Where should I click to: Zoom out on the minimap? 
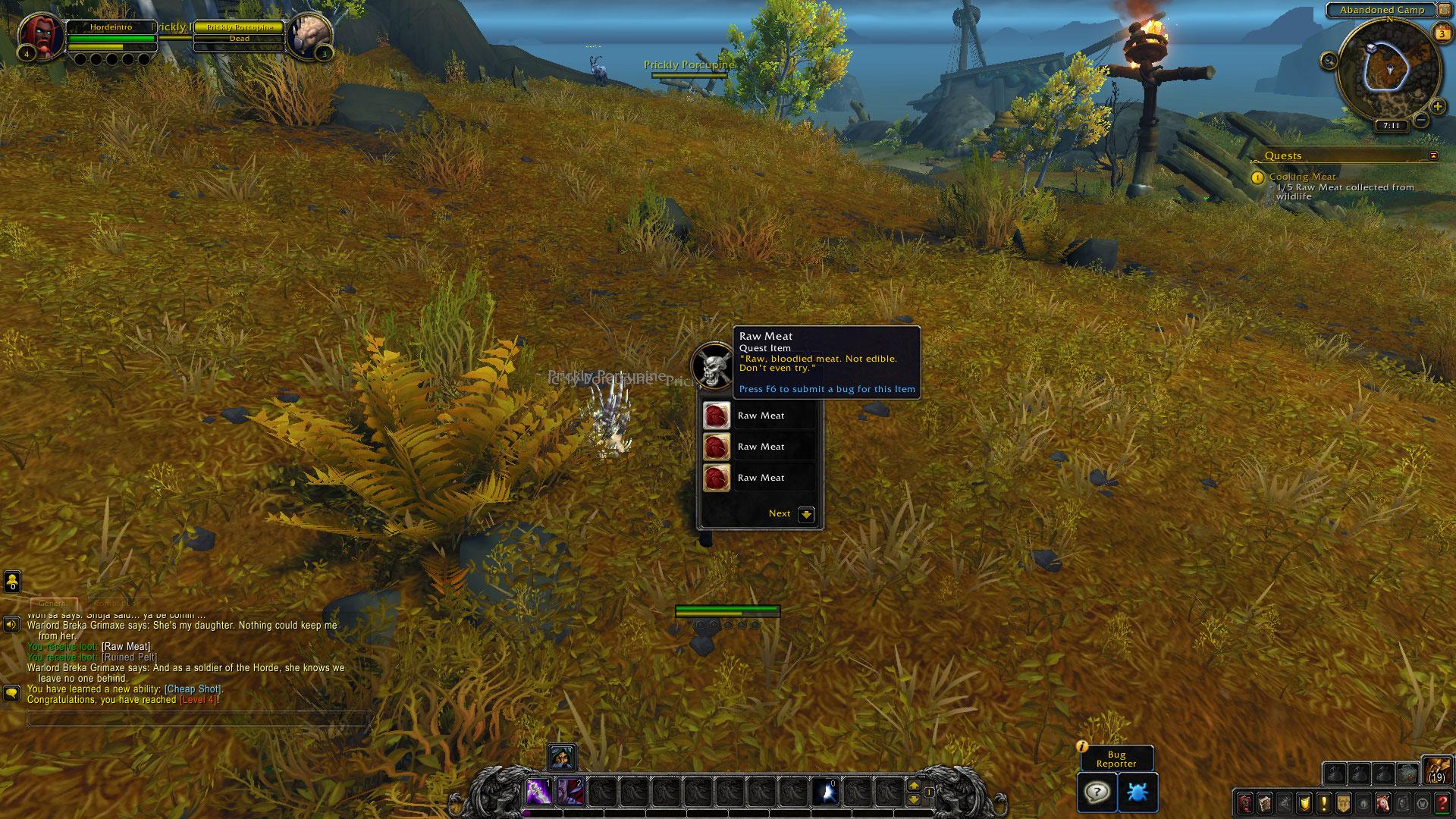(x=1421, y=121)
